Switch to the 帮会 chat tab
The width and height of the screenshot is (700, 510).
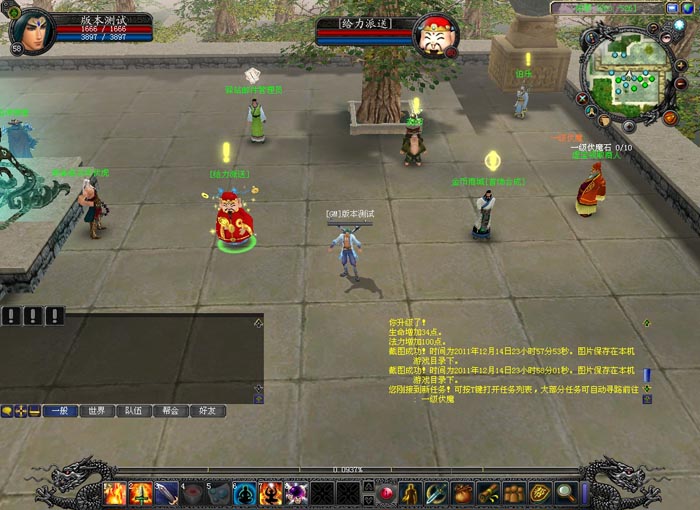pyautogui.click(x=171, y=411)
